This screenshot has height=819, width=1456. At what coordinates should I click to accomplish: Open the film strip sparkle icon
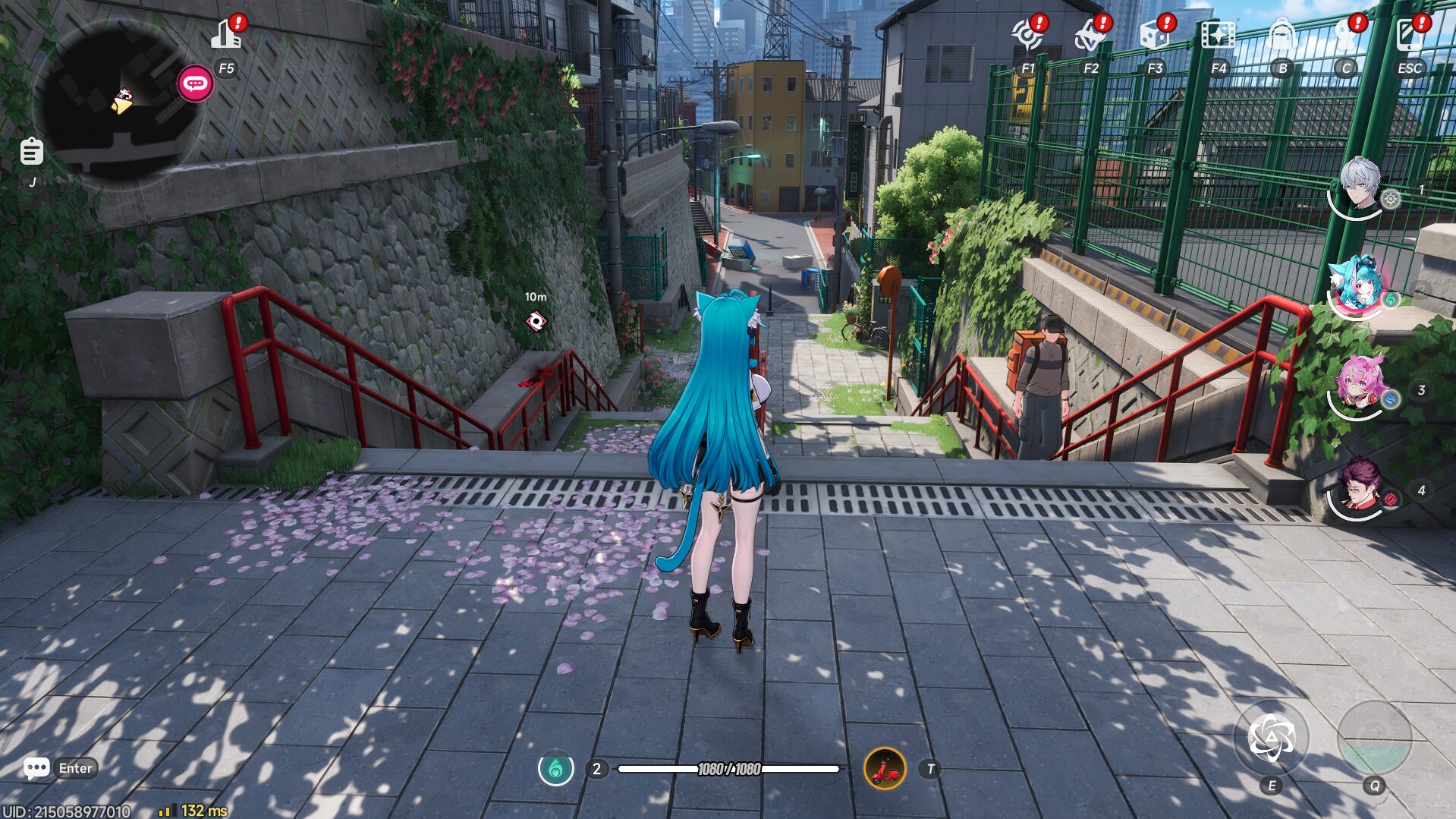point(1218,36)
